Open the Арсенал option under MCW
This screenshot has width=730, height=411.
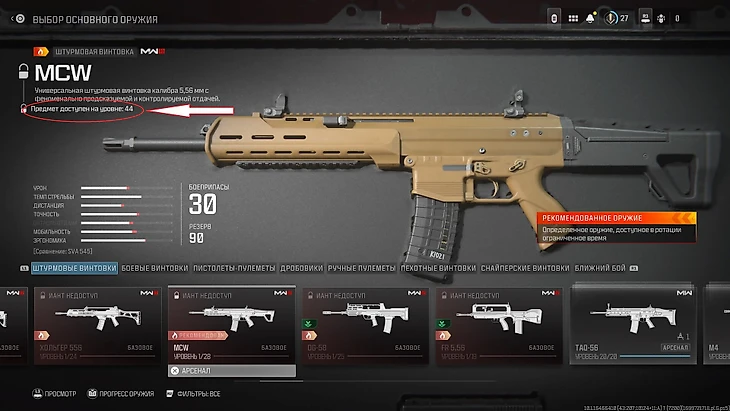231,371
